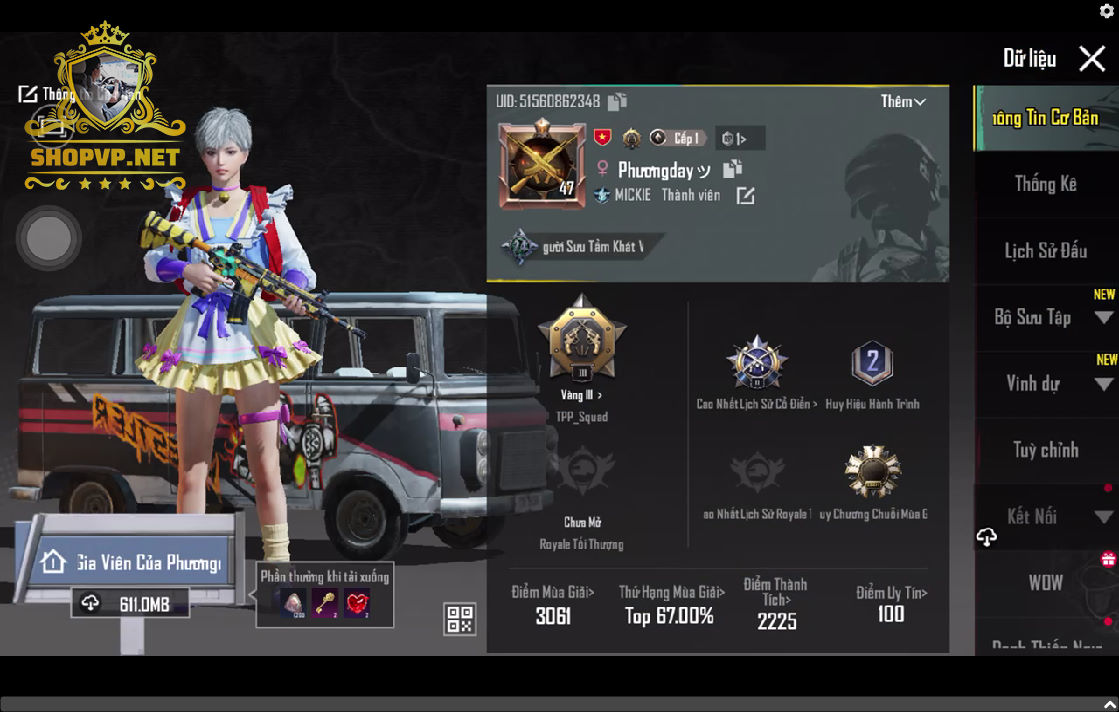Viewport: 1119px width, 712px height.
Task: View the Điểm Mùa Giải details
Action: click(x=553, y=605)
